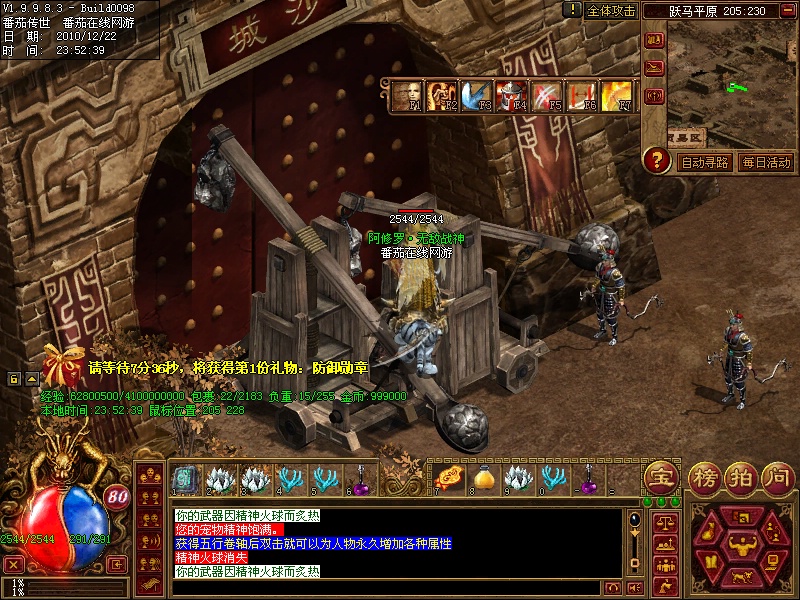Open the 每日活动 daily events
Screen dimensions: 800x600
766,162
